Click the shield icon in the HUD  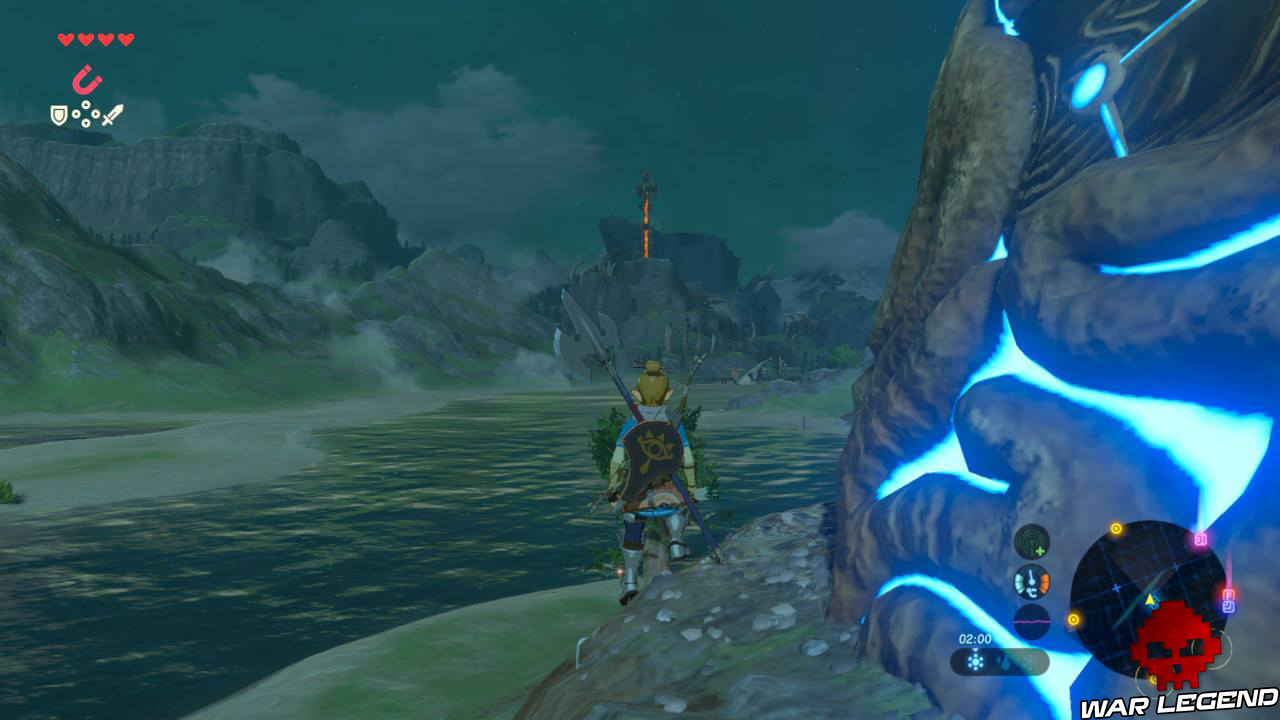click(x=58, y=115)
